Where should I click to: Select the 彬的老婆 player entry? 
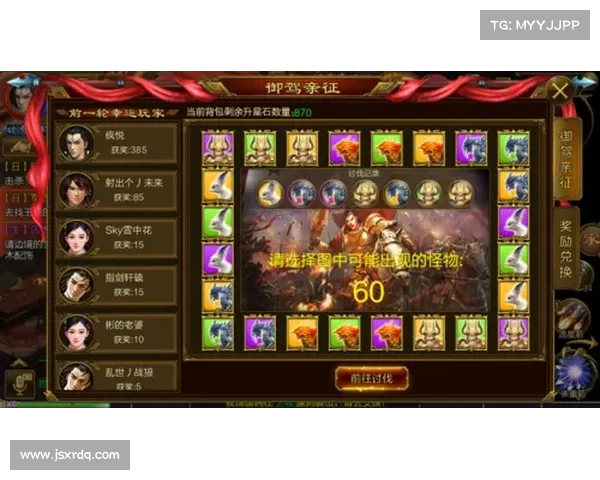116,331
